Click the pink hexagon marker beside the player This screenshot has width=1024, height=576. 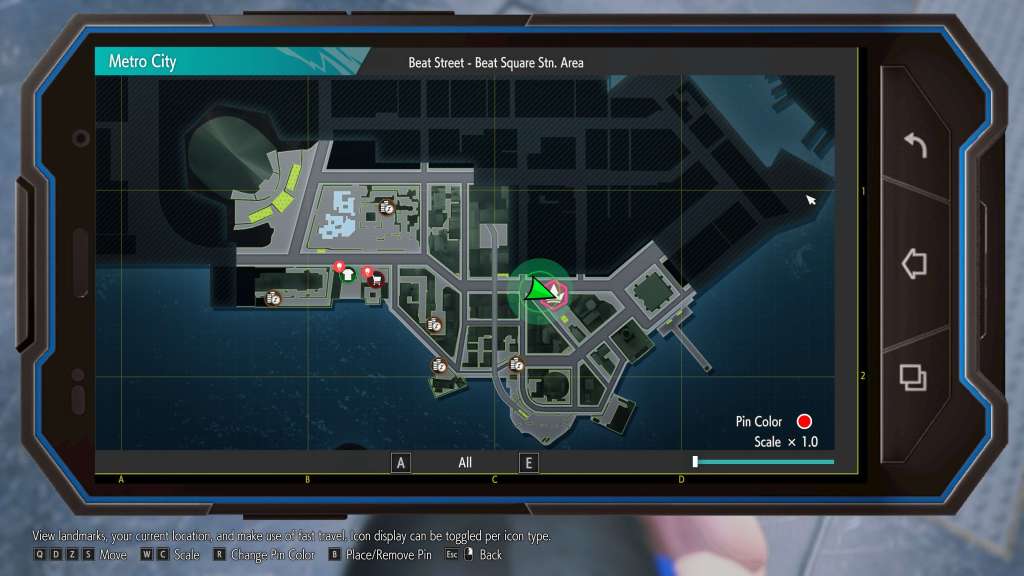(555, 293)
